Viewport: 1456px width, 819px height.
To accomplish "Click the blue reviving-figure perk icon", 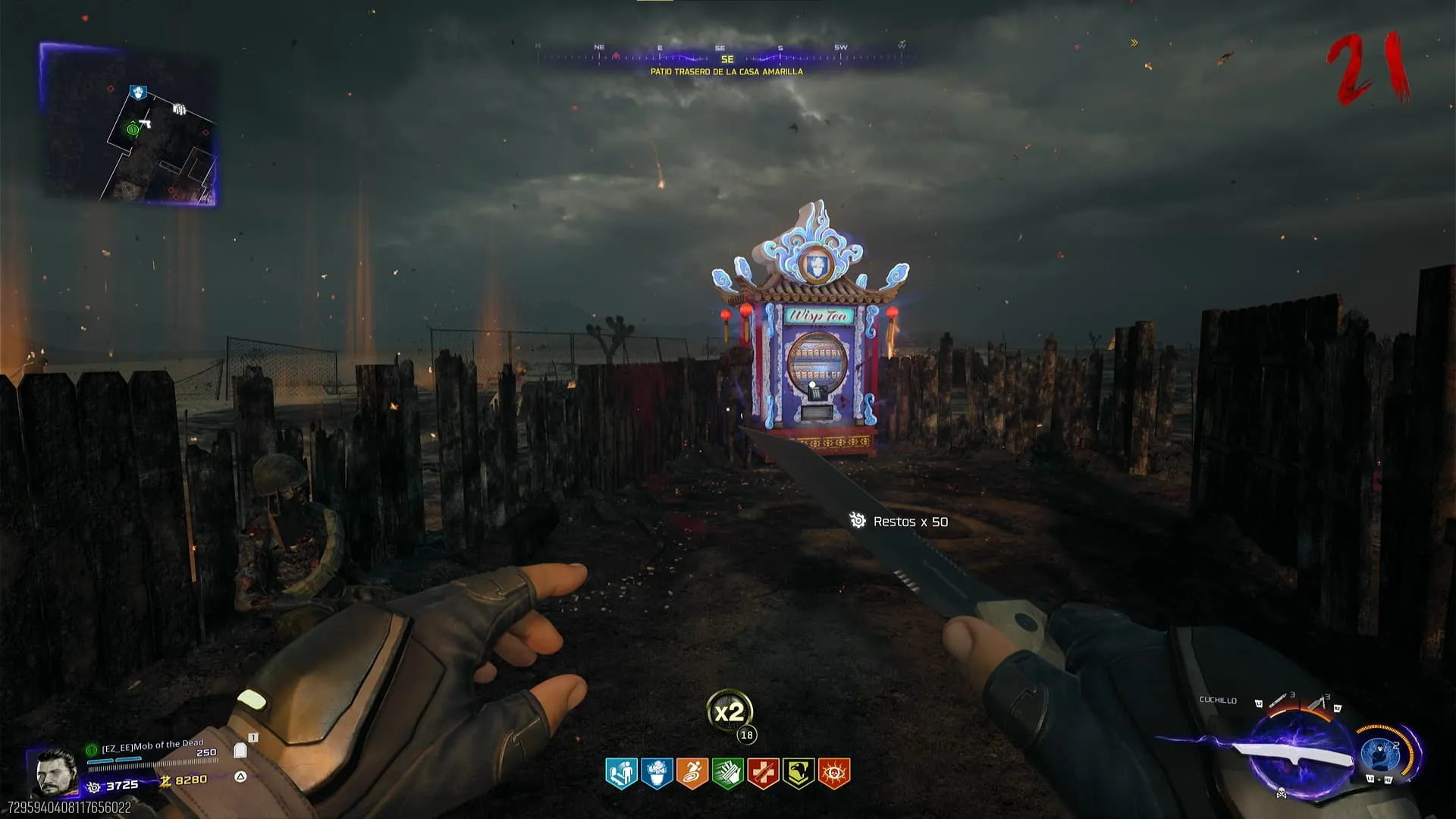I will tap(621, 773).
